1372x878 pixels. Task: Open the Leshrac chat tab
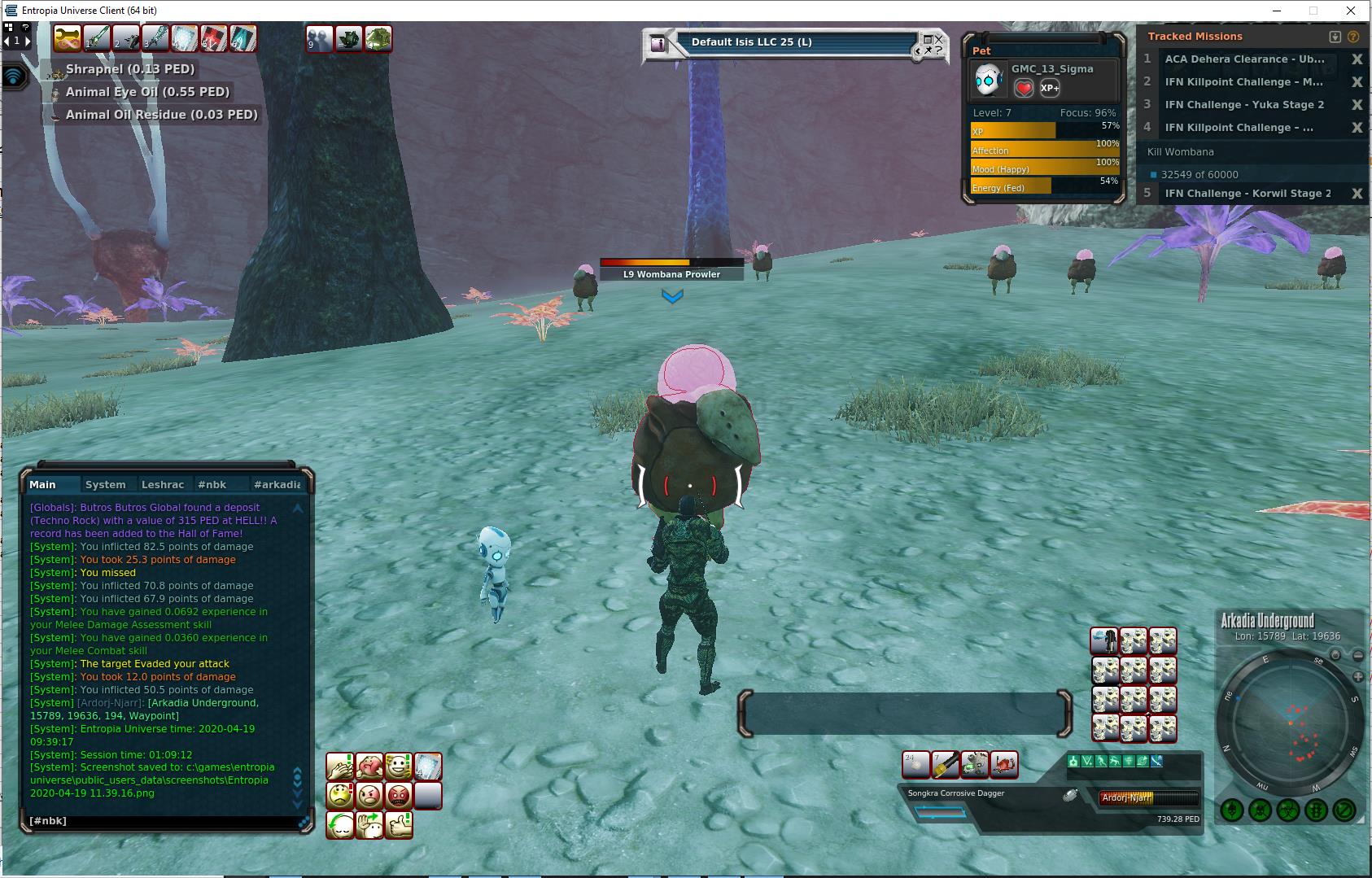click(x=163, y=484)
